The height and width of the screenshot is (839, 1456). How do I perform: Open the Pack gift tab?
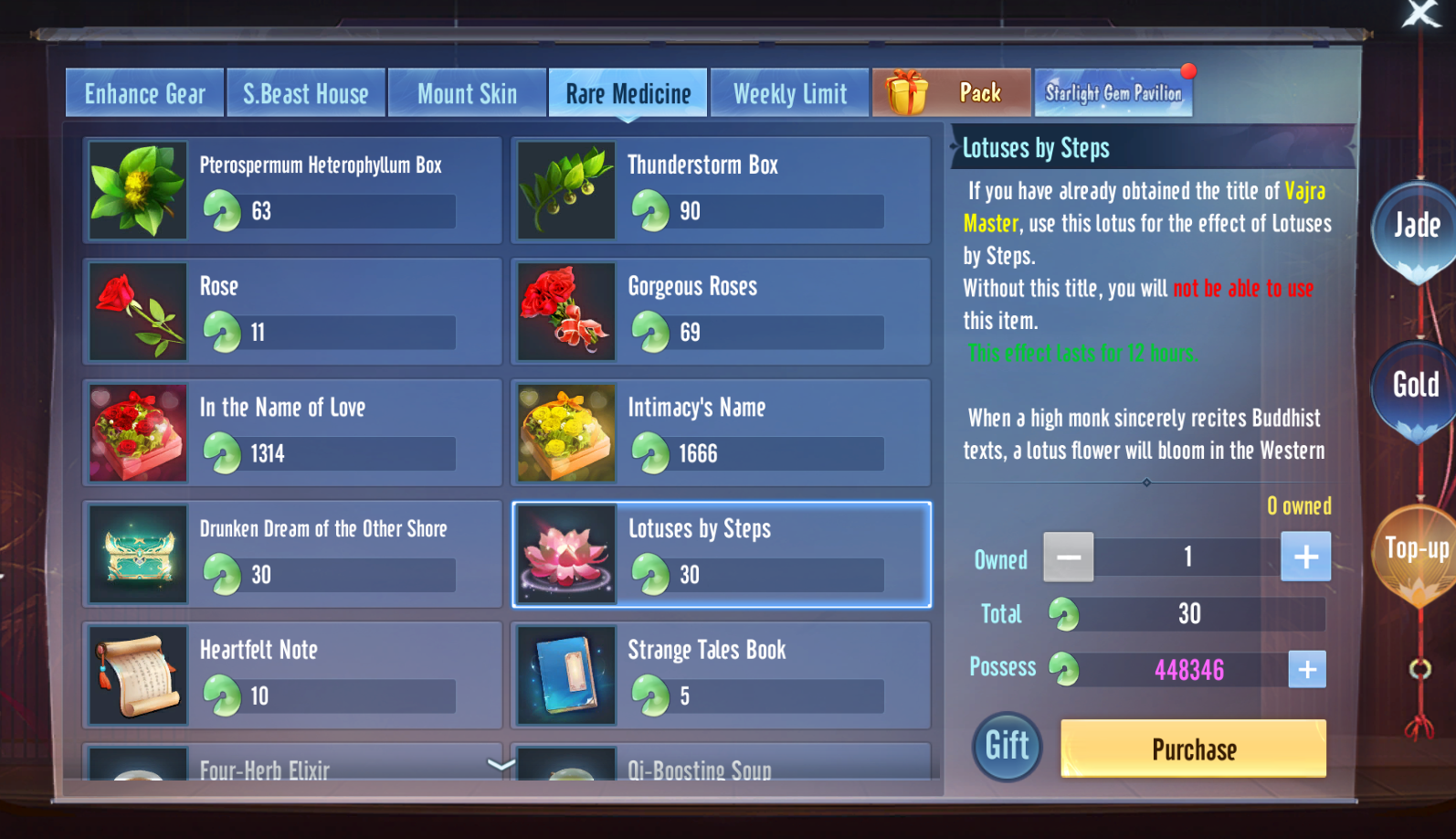[x=951, y=93]
